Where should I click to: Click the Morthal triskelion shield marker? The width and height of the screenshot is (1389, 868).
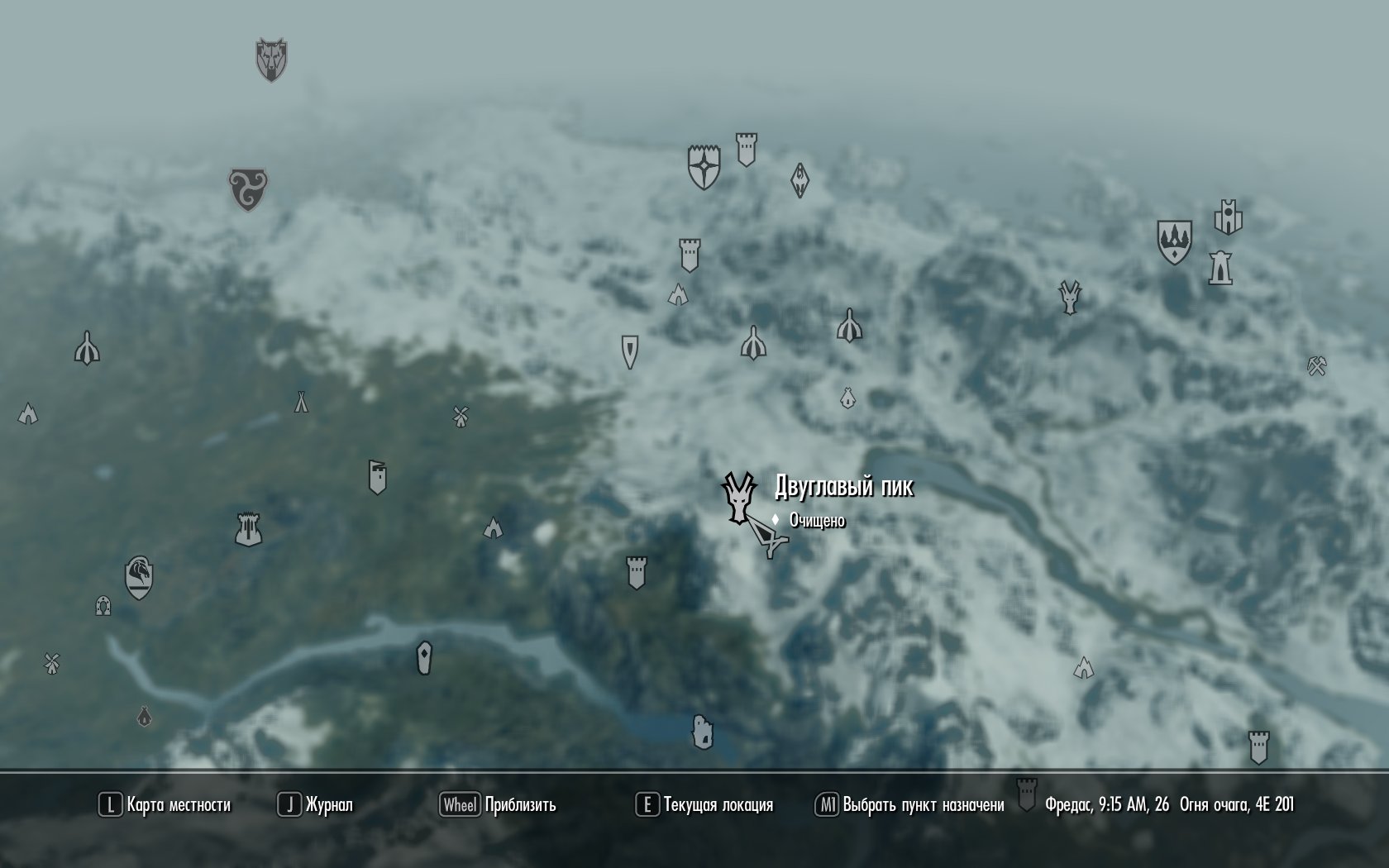tap(248, 189)
